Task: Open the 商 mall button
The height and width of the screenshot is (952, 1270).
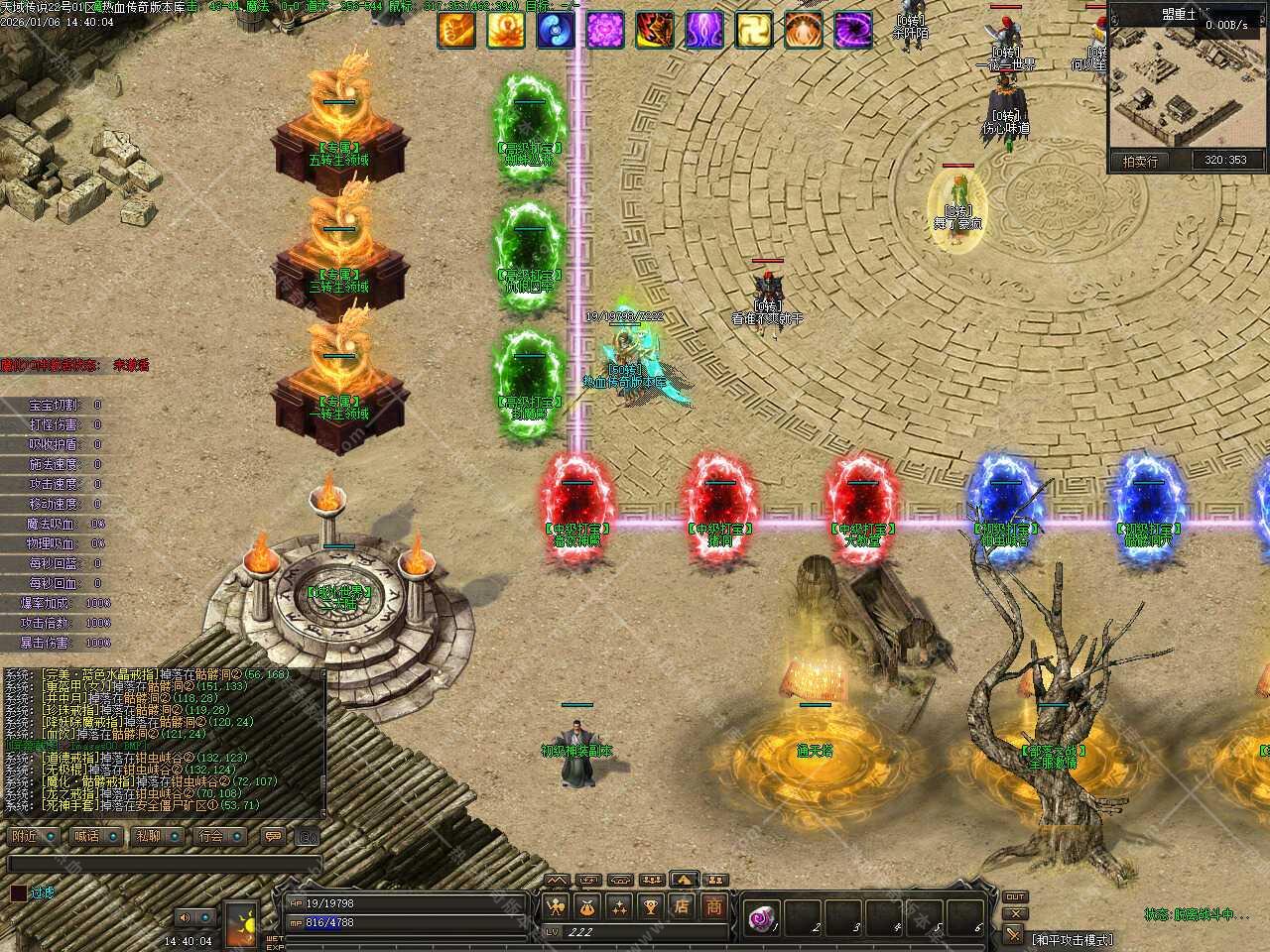Action: (713, 905)
